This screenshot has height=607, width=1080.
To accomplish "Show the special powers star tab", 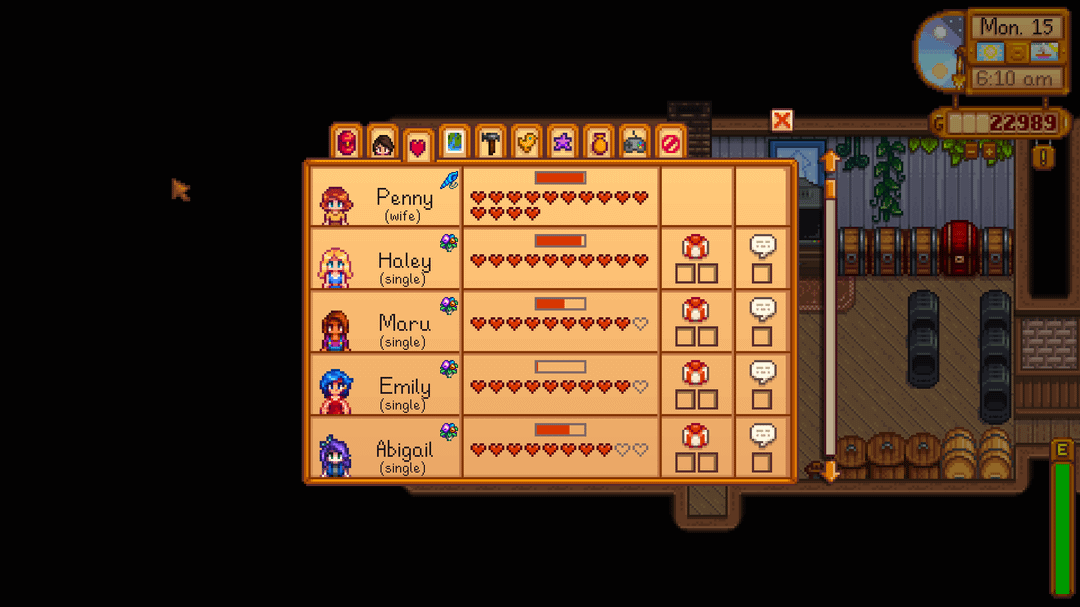I will [x=563, y=143].
